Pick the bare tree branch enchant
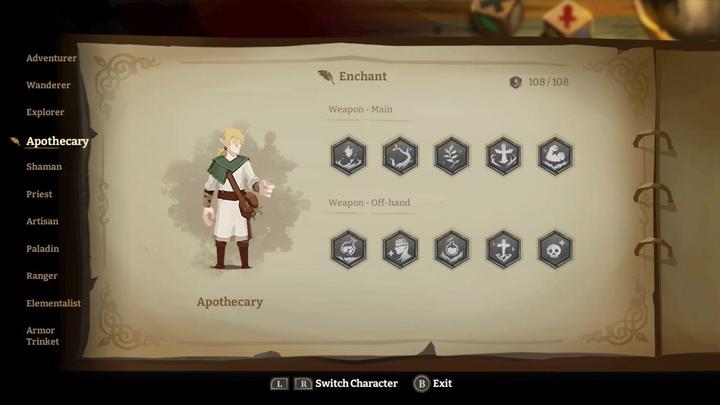 coord(400,156)
